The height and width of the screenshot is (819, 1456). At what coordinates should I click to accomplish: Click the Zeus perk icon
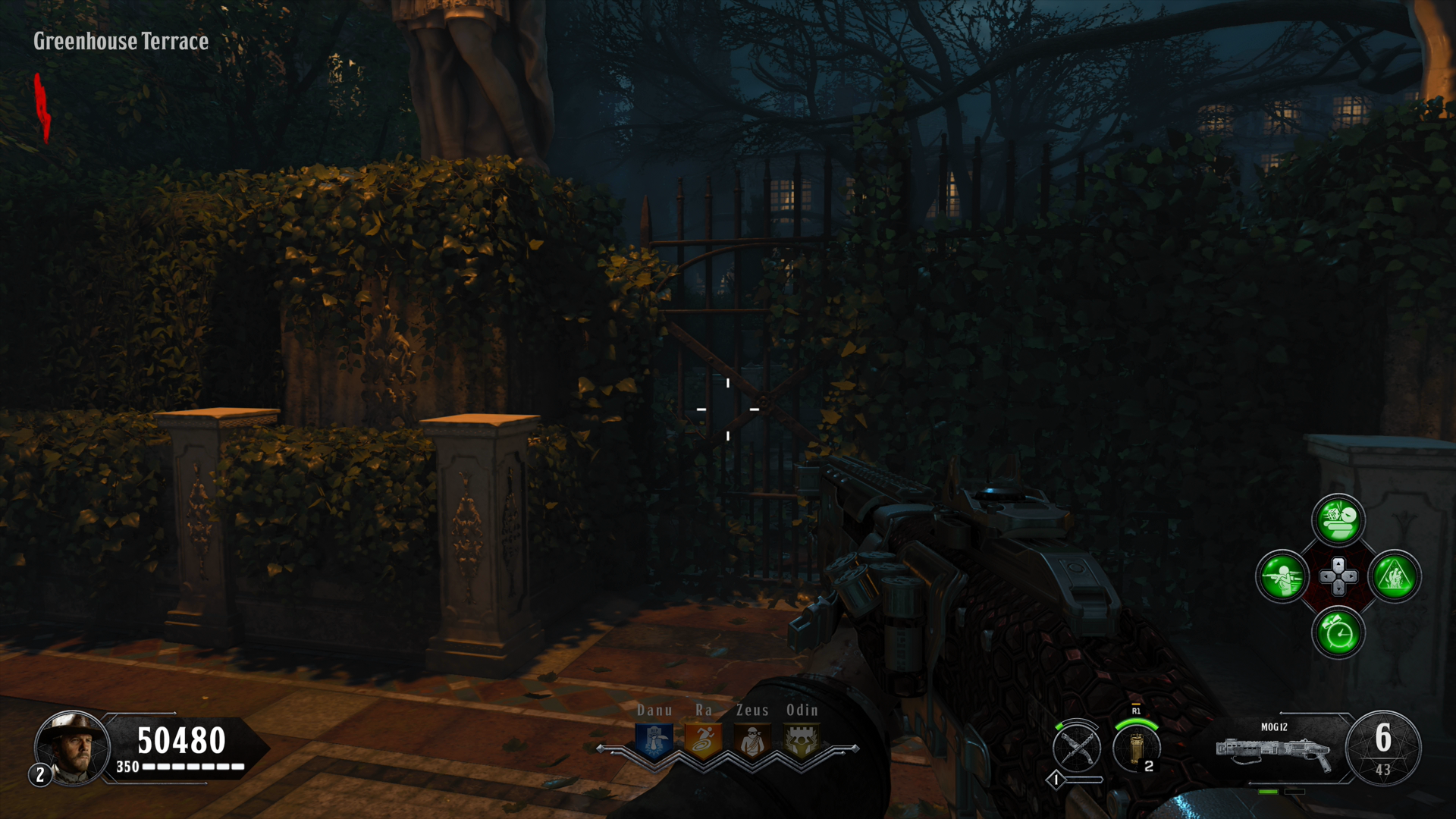click(x=752, y=741)
